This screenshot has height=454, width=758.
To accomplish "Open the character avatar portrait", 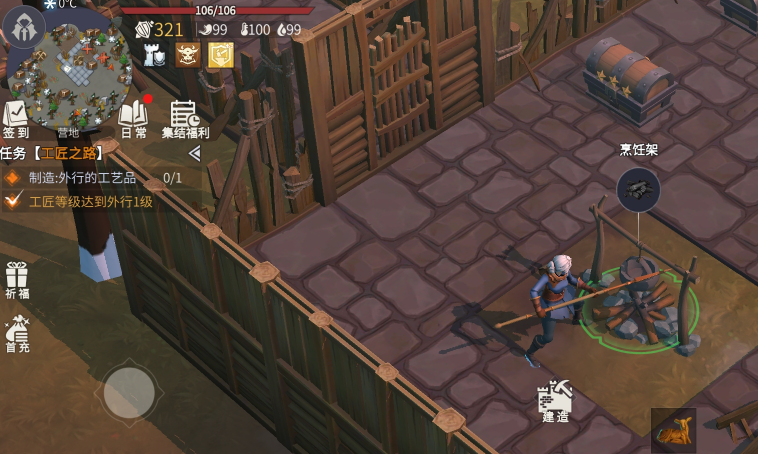I will (x=23, y=27).
